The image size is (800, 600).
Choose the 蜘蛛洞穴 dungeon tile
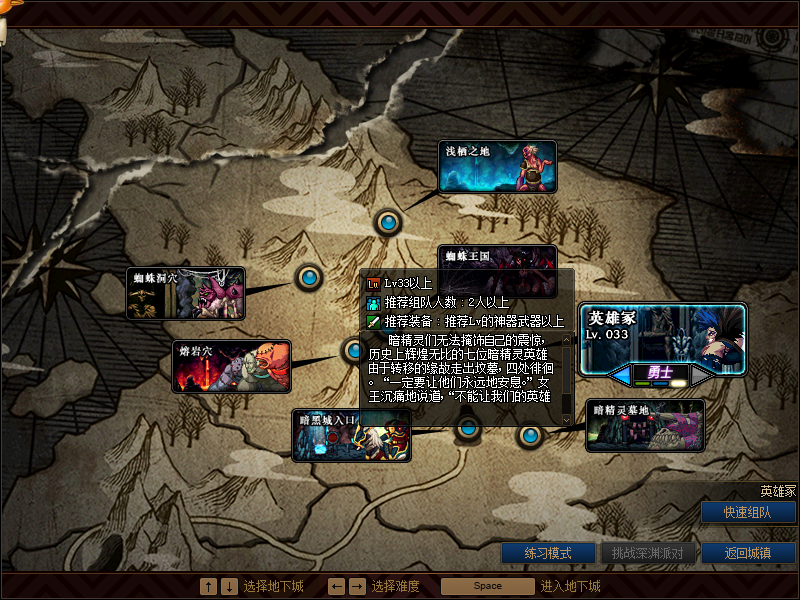(185, 293)
